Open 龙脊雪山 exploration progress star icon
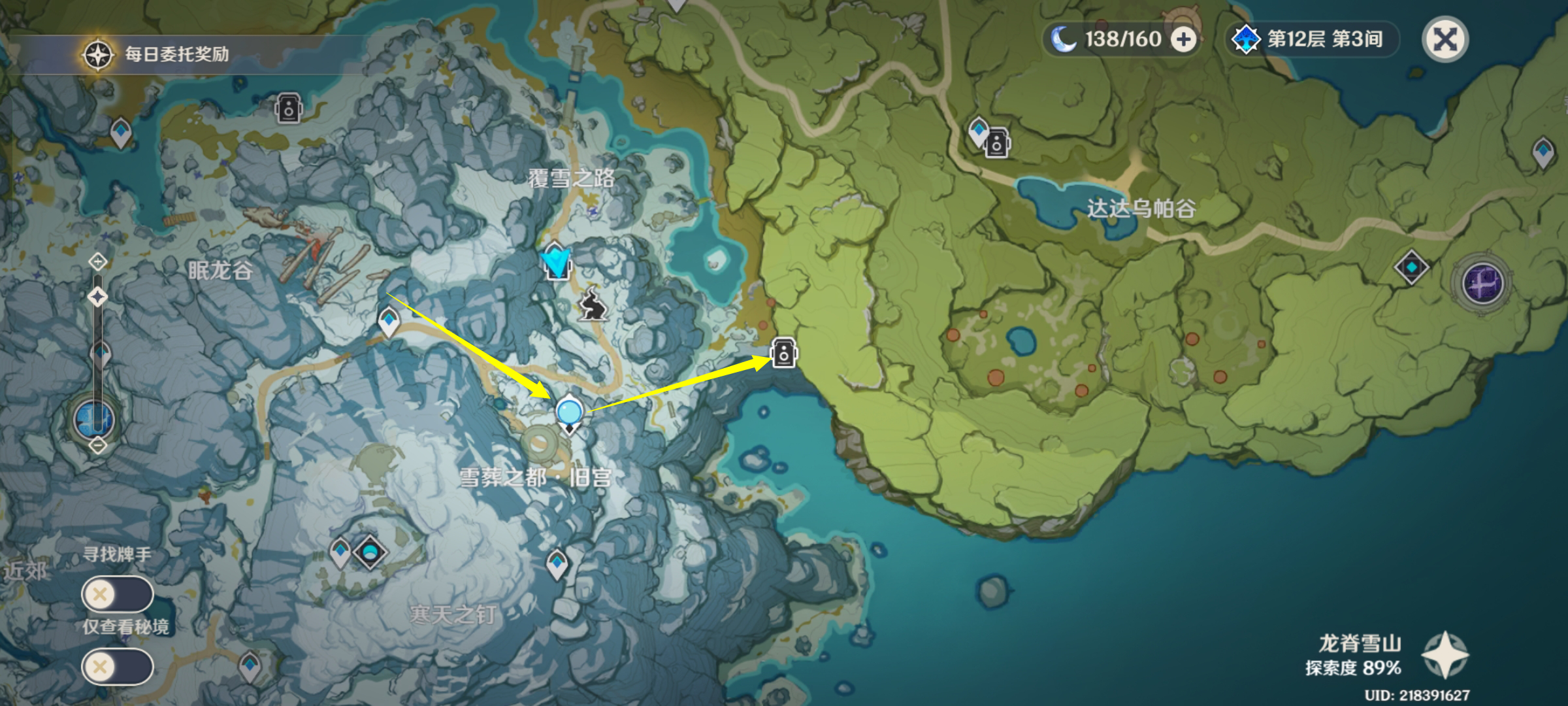Screen dimensions: 1568x706 click(1445, 655)
